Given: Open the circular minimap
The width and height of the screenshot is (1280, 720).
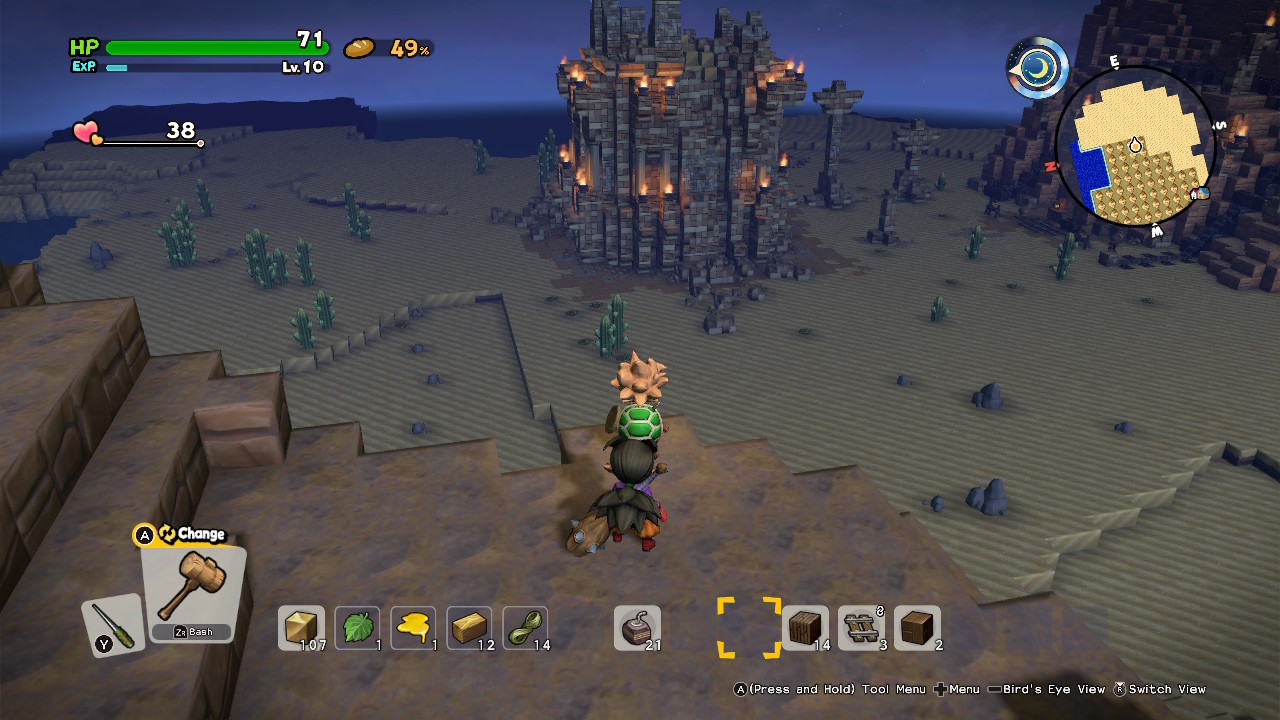Looking at the screenshot, I should (1135, 147).
